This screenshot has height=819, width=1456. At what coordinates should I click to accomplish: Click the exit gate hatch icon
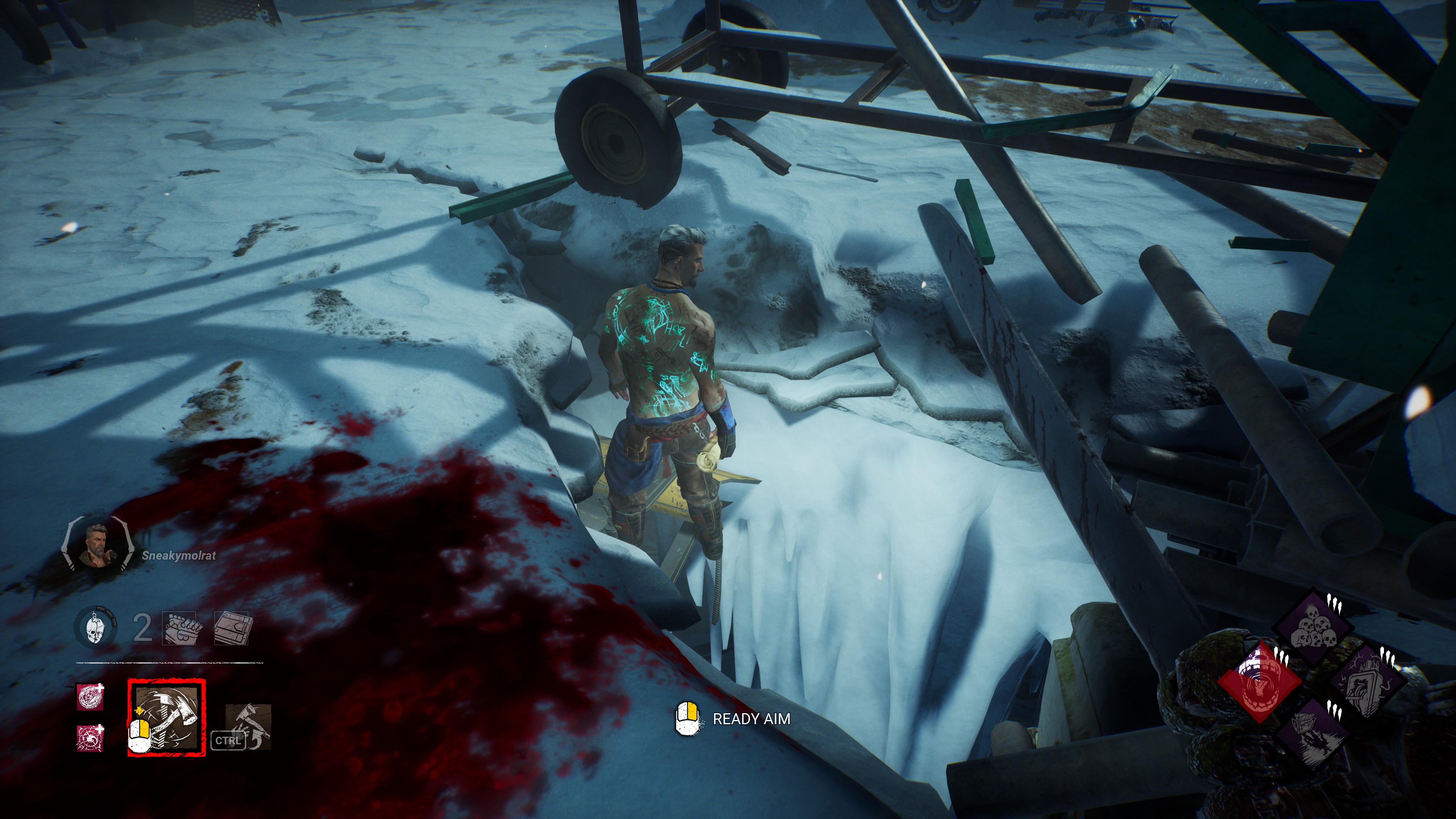tap(233, 628)
